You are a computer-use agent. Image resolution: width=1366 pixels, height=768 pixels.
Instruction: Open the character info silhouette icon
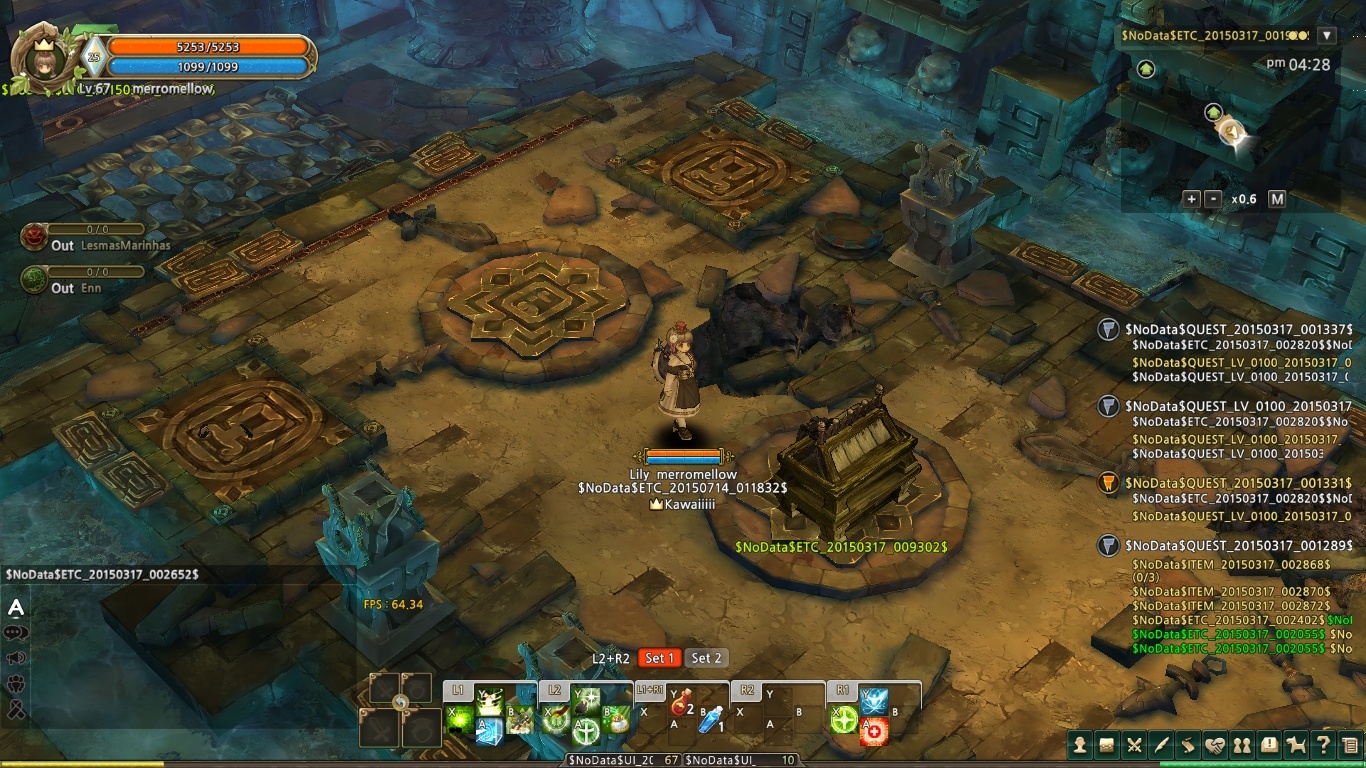click(1080, 744)
